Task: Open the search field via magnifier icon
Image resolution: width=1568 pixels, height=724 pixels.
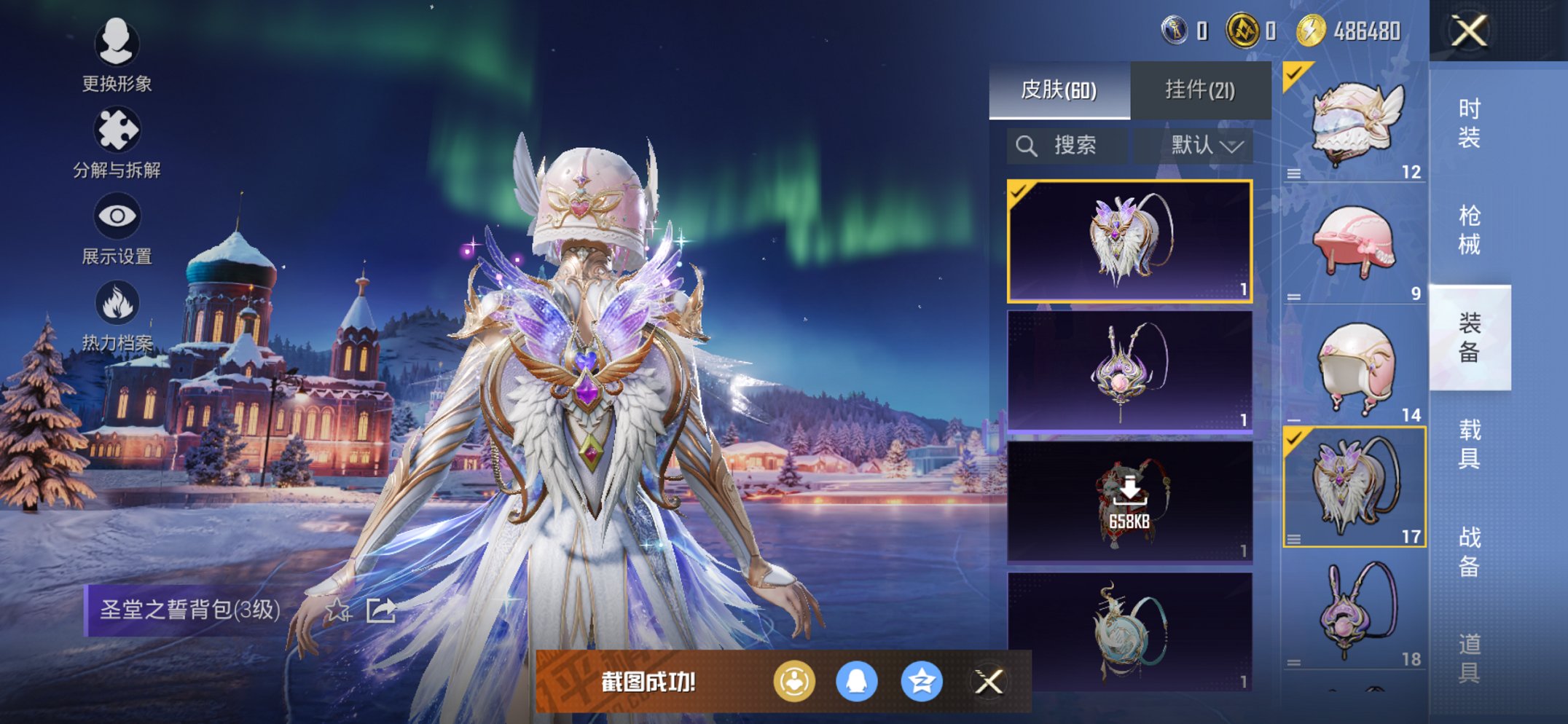Action: click(x=1027, y=144)
